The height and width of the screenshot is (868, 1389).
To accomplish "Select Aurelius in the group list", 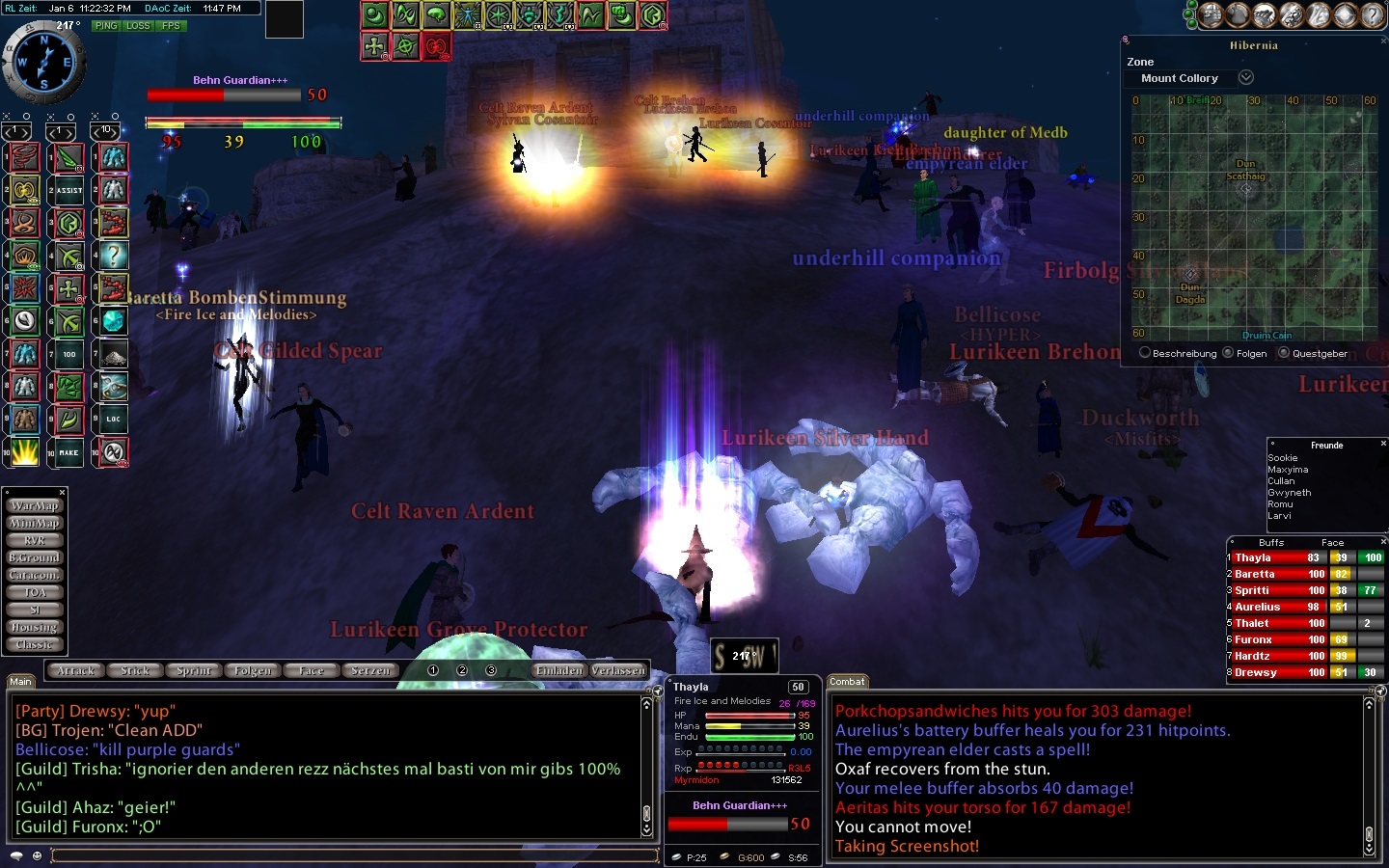I will click(1257, 607).
